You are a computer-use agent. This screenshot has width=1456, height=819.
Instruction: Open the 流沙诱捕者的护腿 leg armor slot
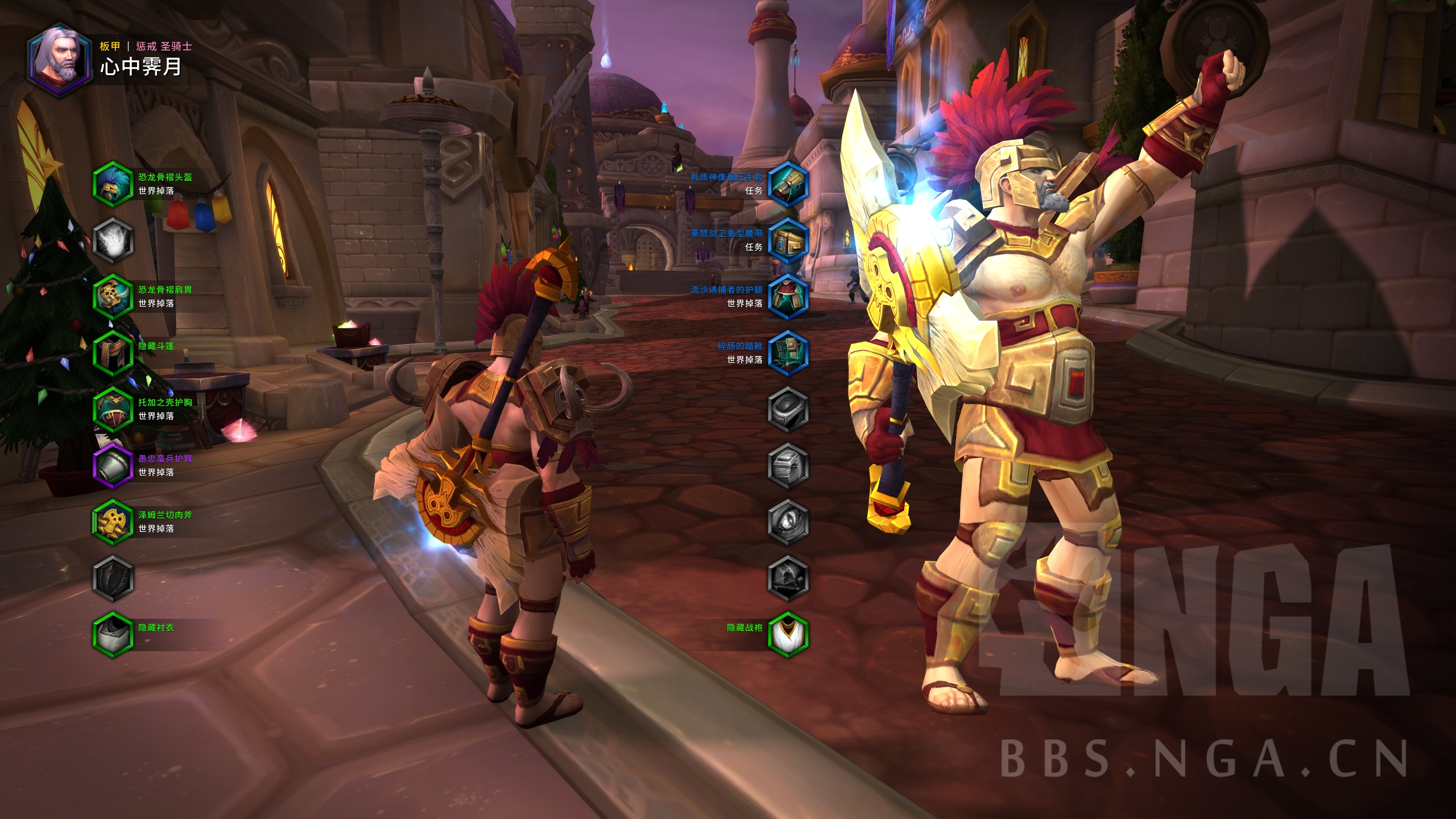788,296
